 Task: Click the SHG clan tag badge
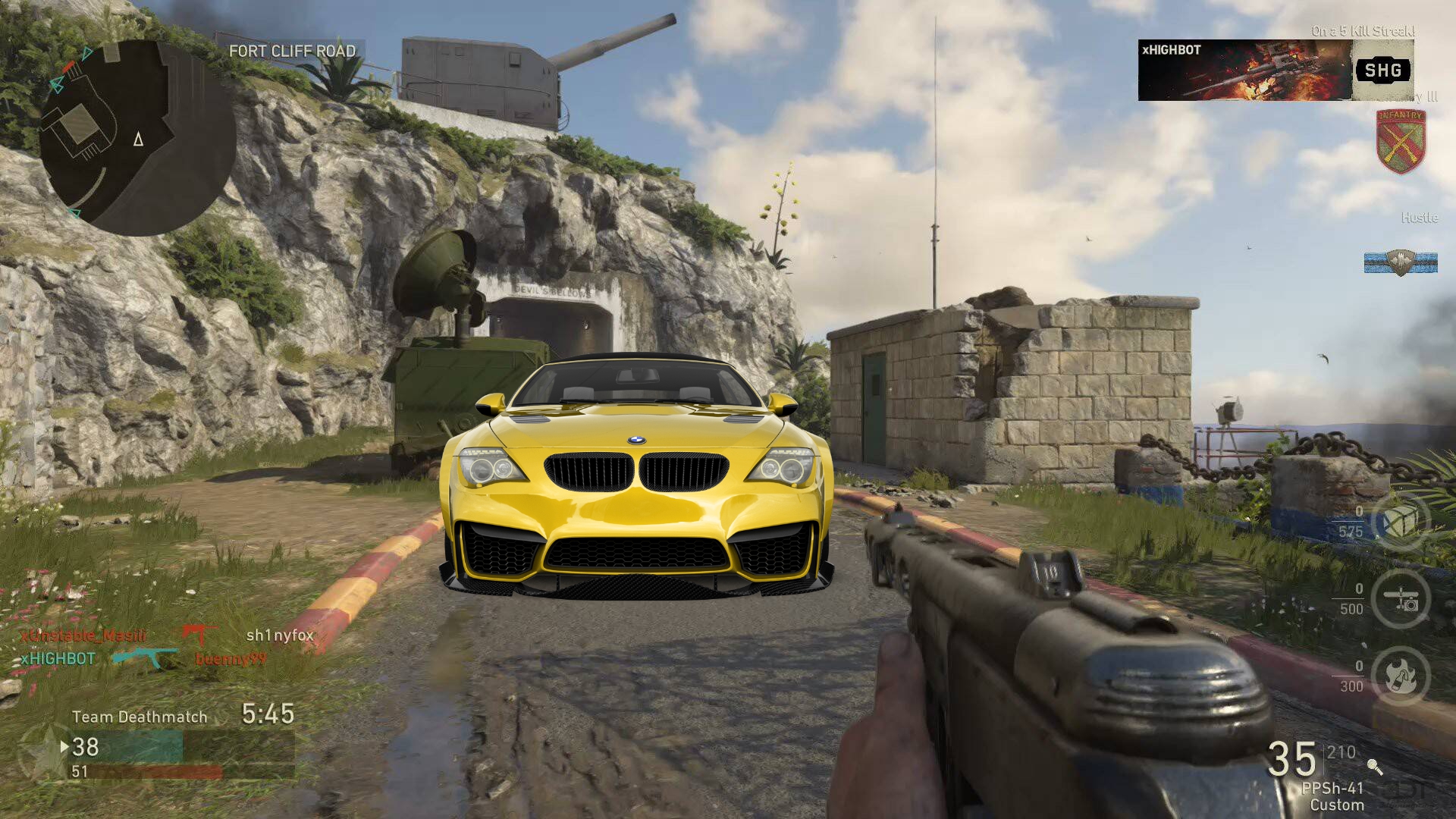click(1385, 71)
